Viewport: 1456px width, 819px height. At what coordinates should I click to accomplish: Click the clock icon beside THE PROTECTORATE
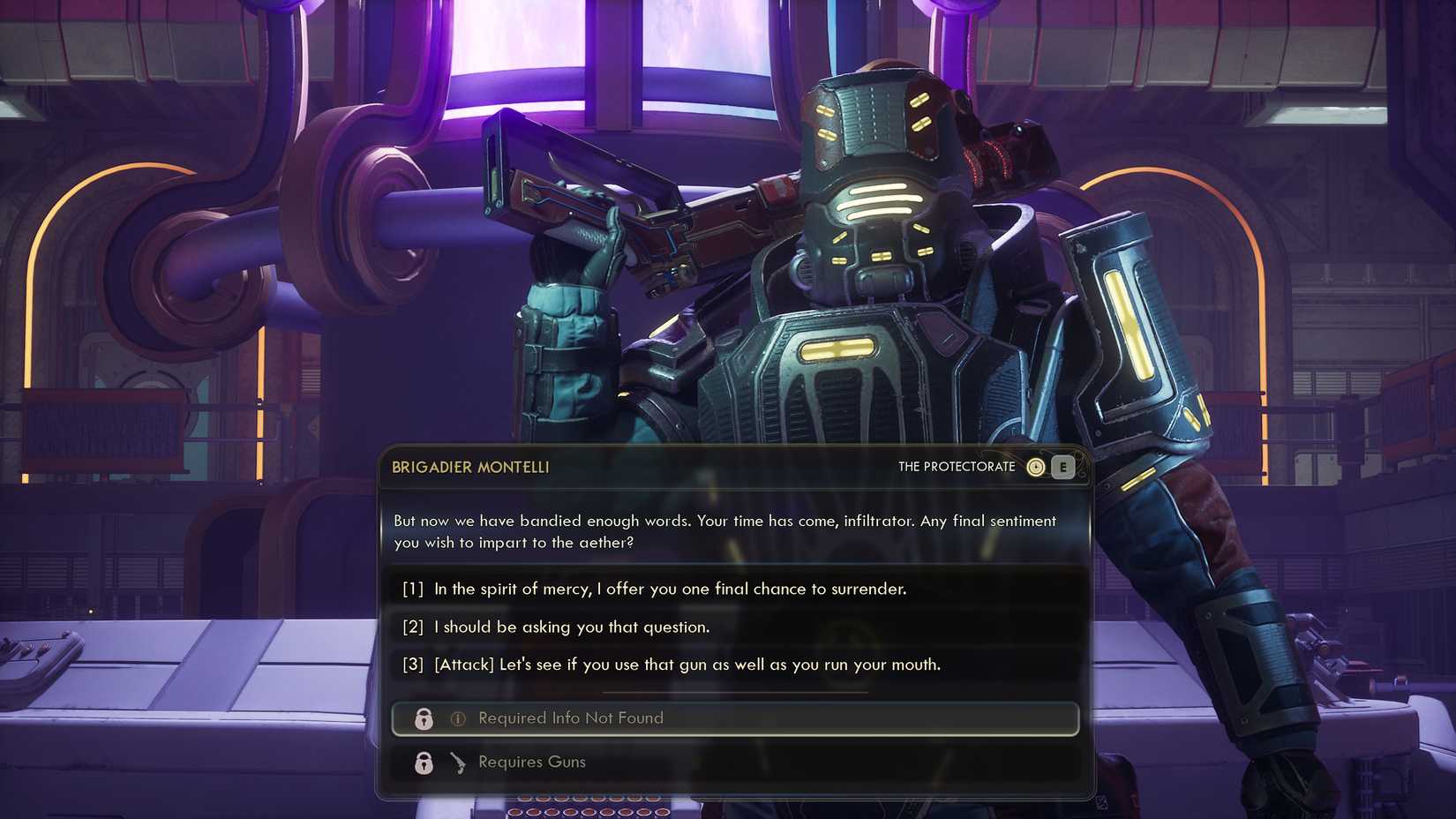point(1036,467)
